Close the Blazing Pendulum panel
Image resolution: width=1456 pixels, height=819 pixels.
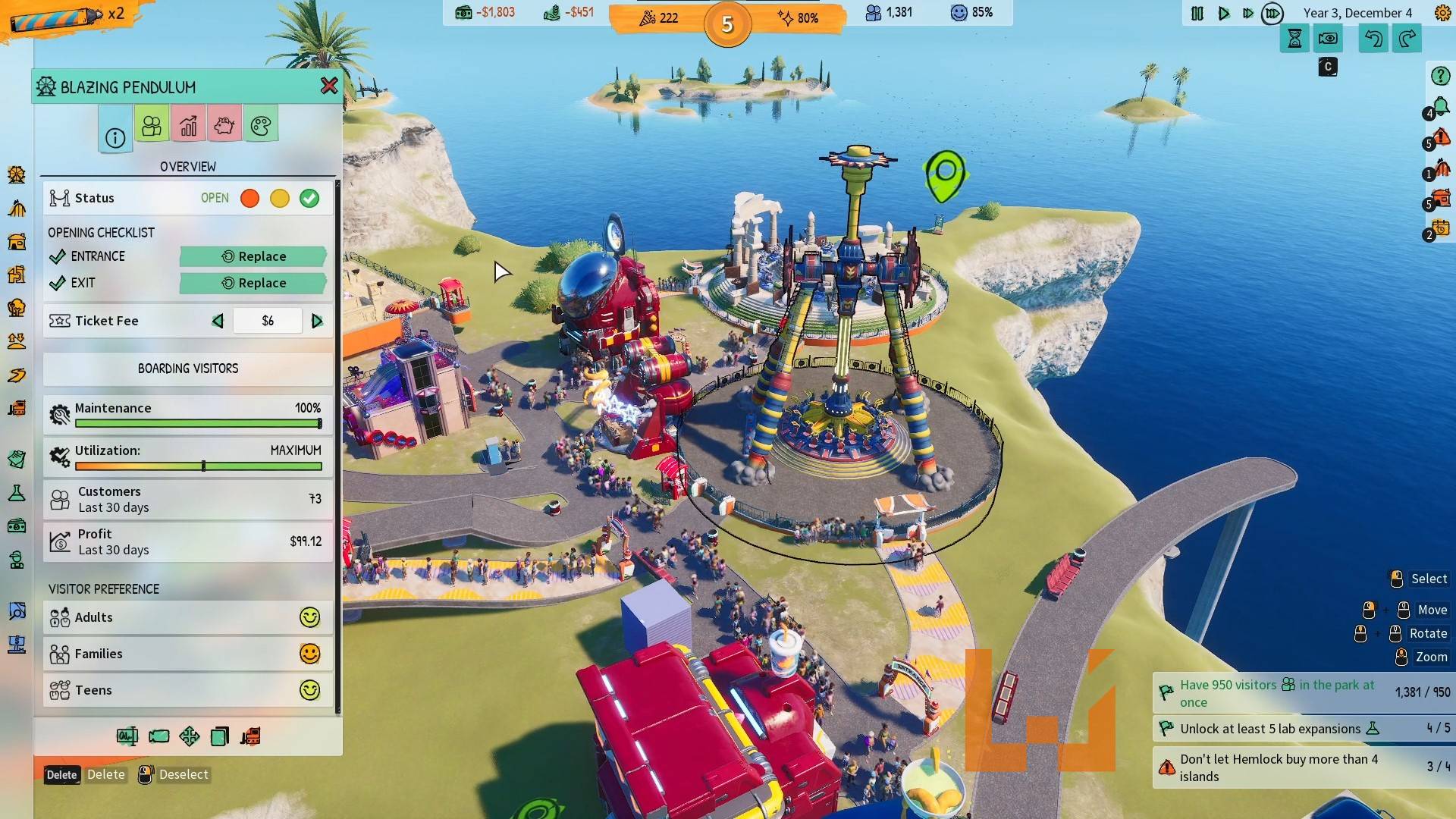[x=329, y=86]
